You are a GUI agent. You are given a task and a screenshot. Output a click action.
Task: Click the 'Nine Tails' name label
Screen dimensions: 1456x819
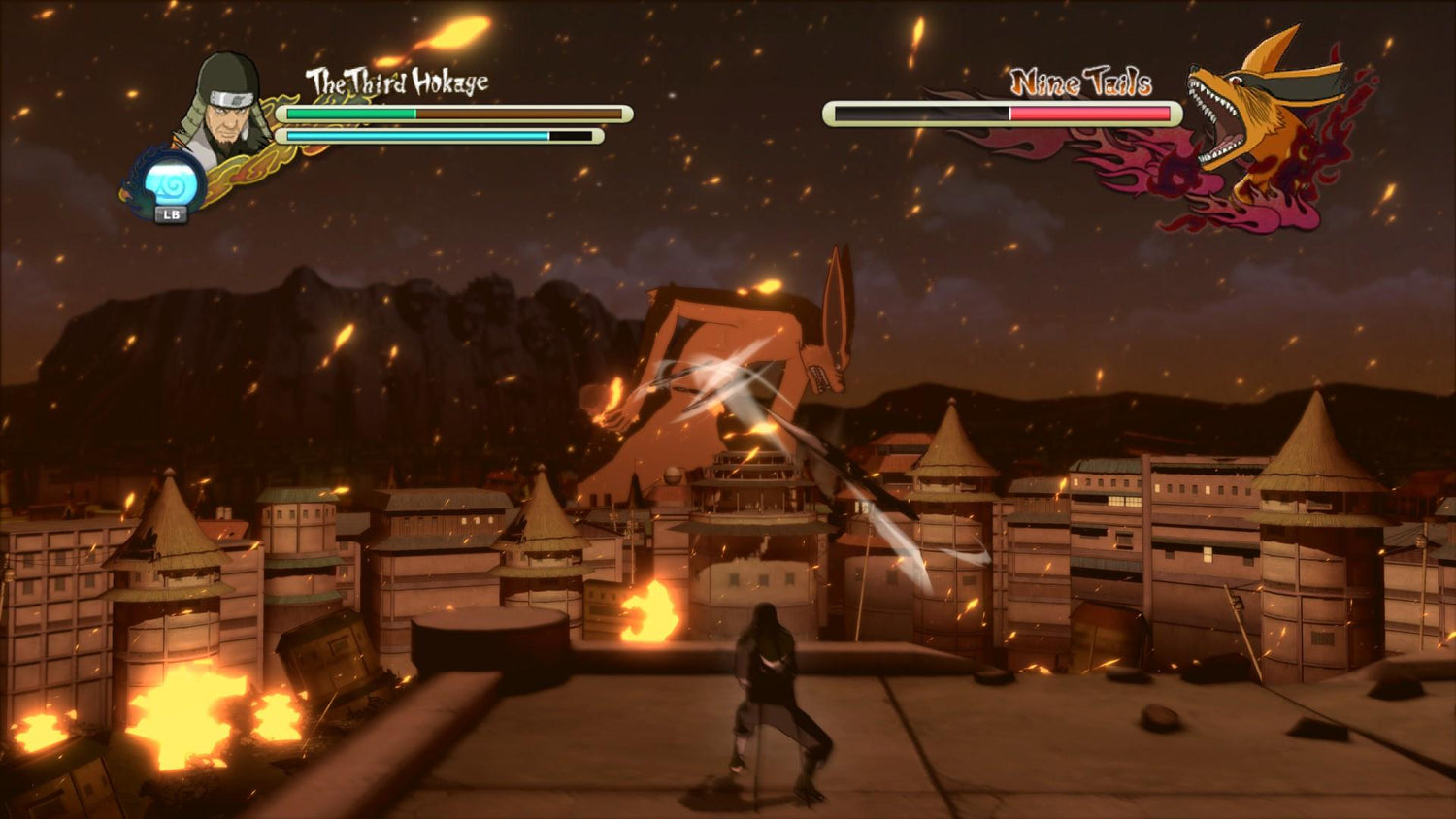point(1080,83)
